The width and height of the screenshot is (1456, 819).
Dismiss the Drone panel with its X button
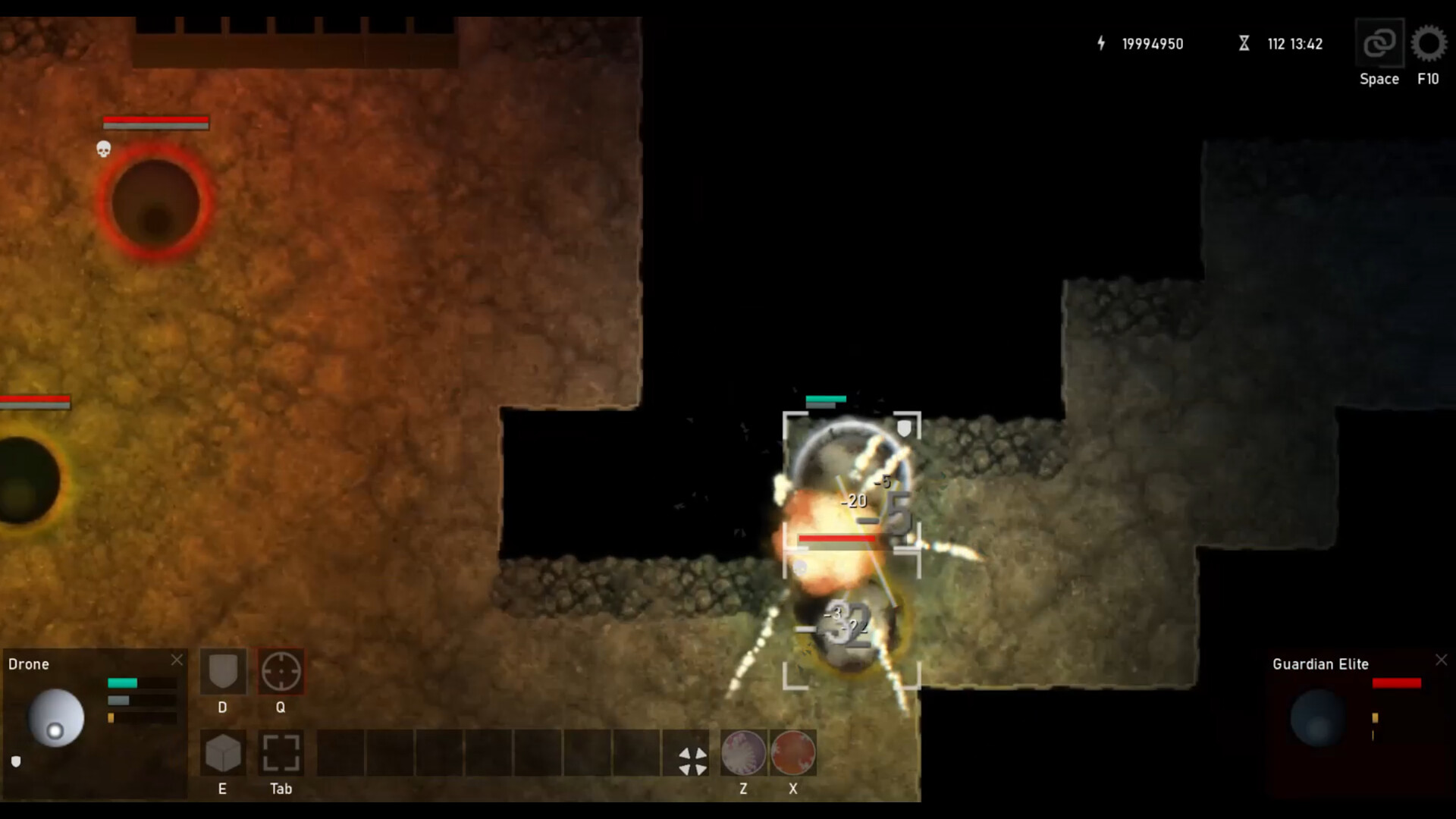[177, 660]
